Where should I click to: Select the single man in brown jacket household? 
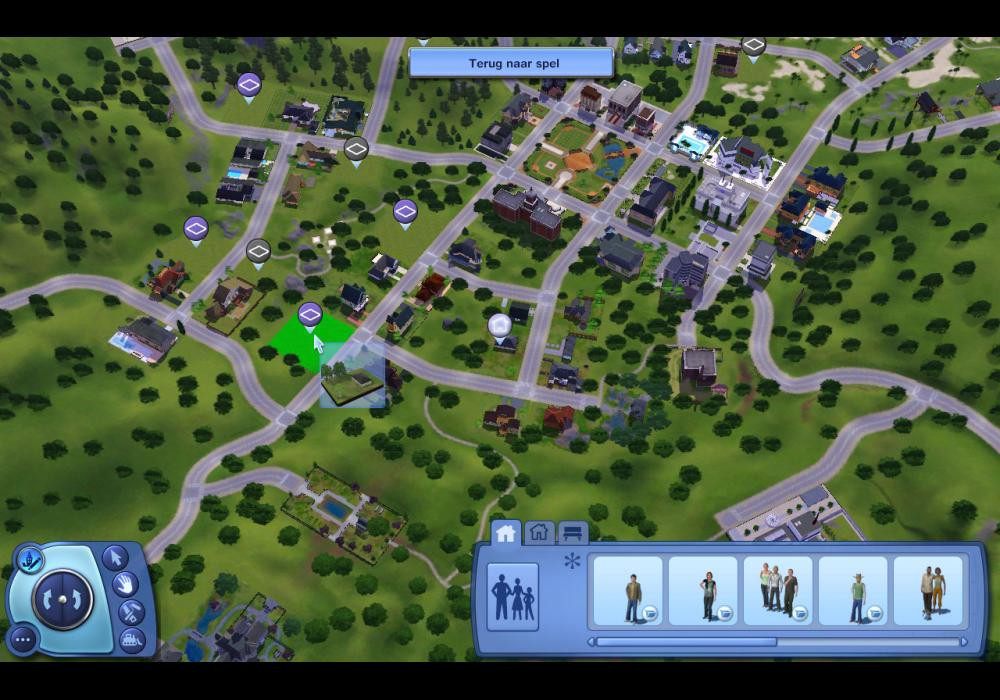[x=628, y=592]
